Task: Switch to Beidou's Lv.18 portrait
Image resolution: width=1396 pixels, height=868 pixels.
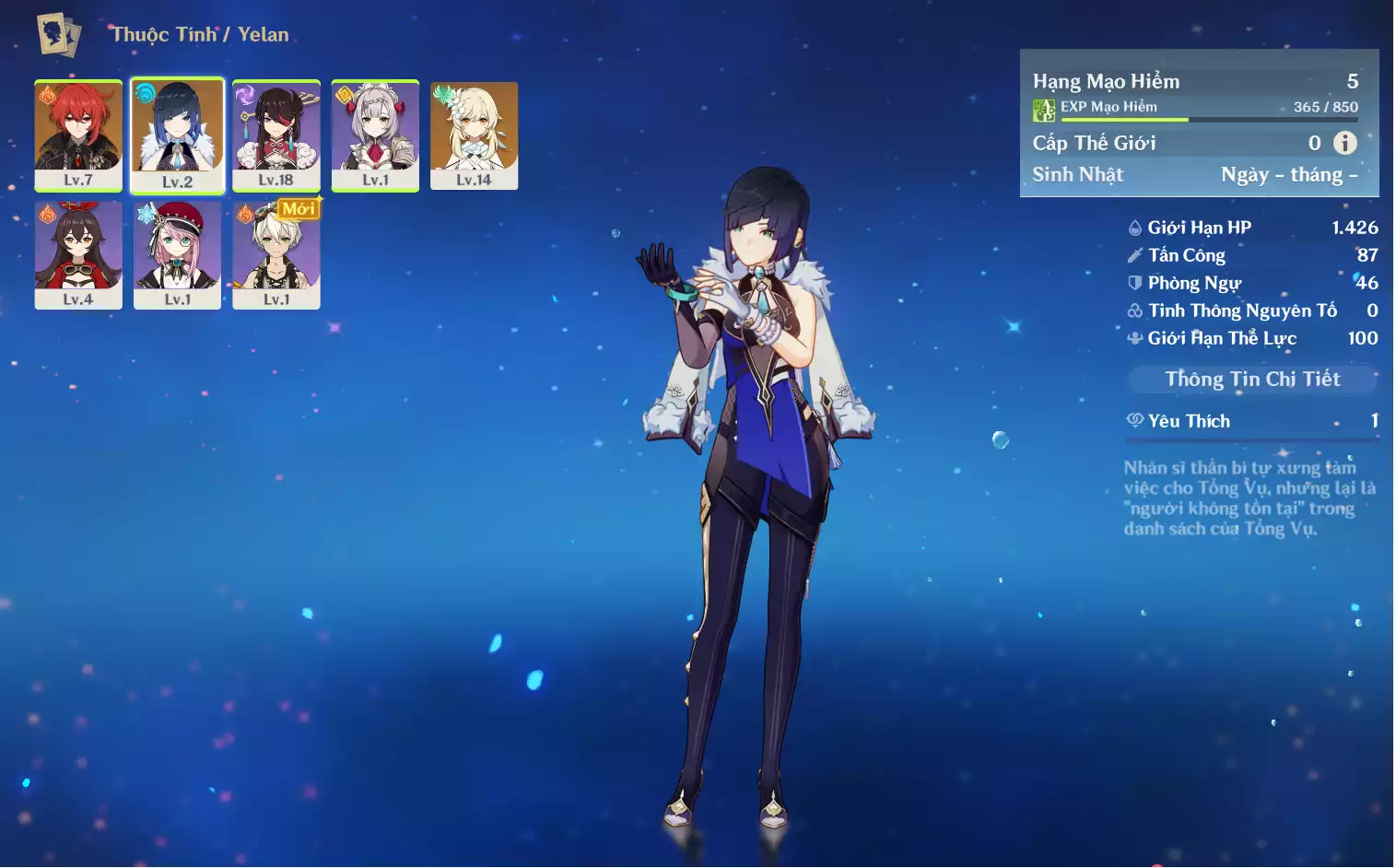Action: tap(276, 135)
